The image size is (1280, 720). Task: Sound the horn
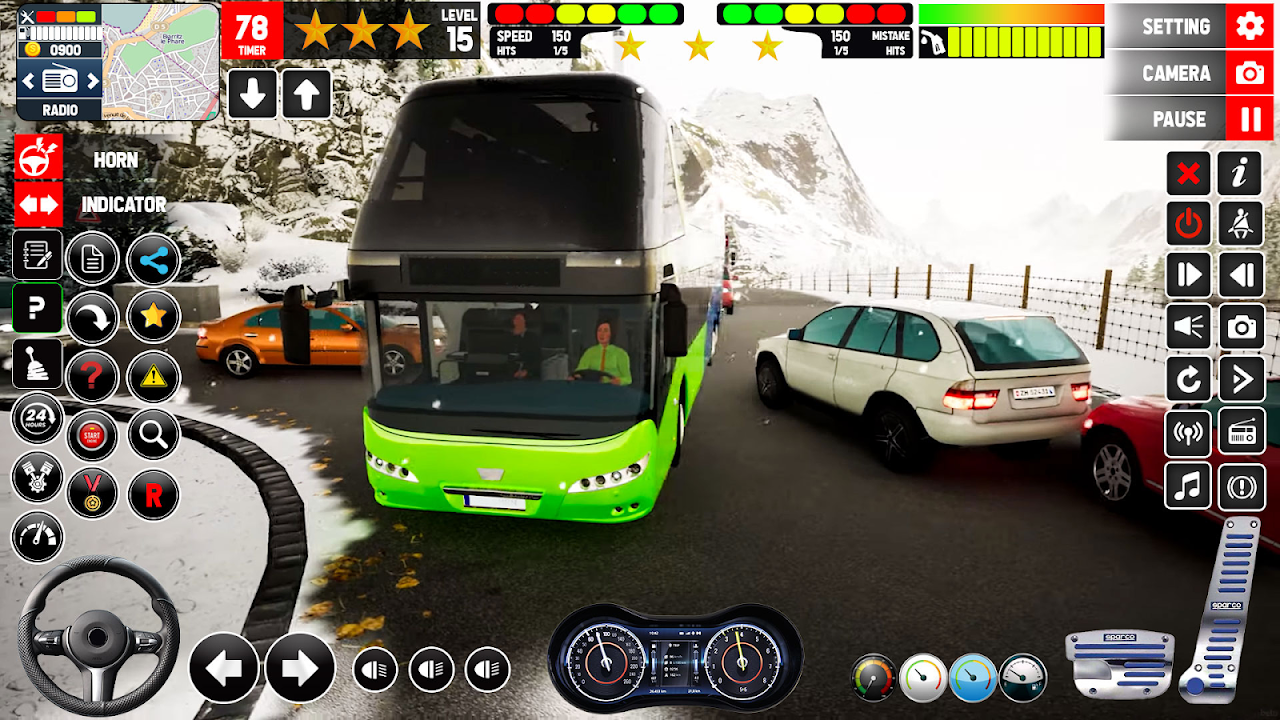click(x=39, y=159)
